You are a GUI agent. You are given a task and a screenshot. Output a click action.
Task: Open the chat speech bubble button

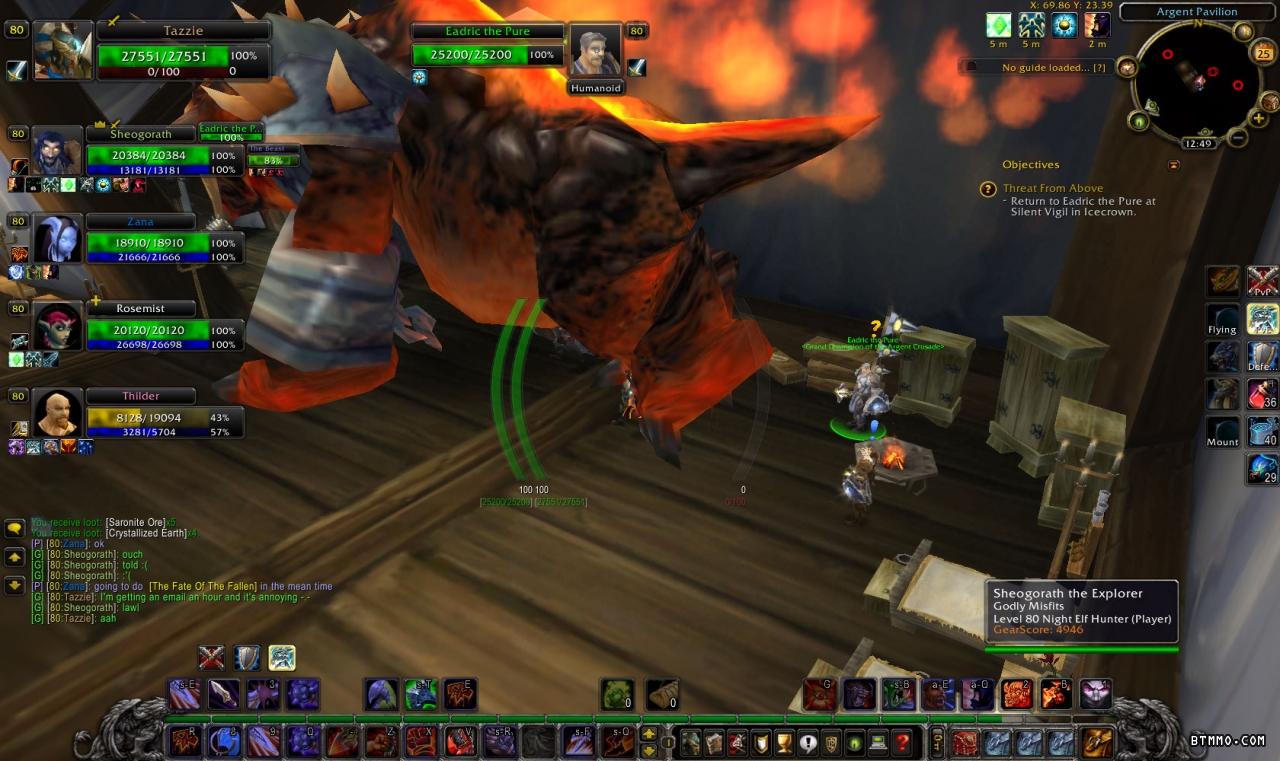coord(15,528)
